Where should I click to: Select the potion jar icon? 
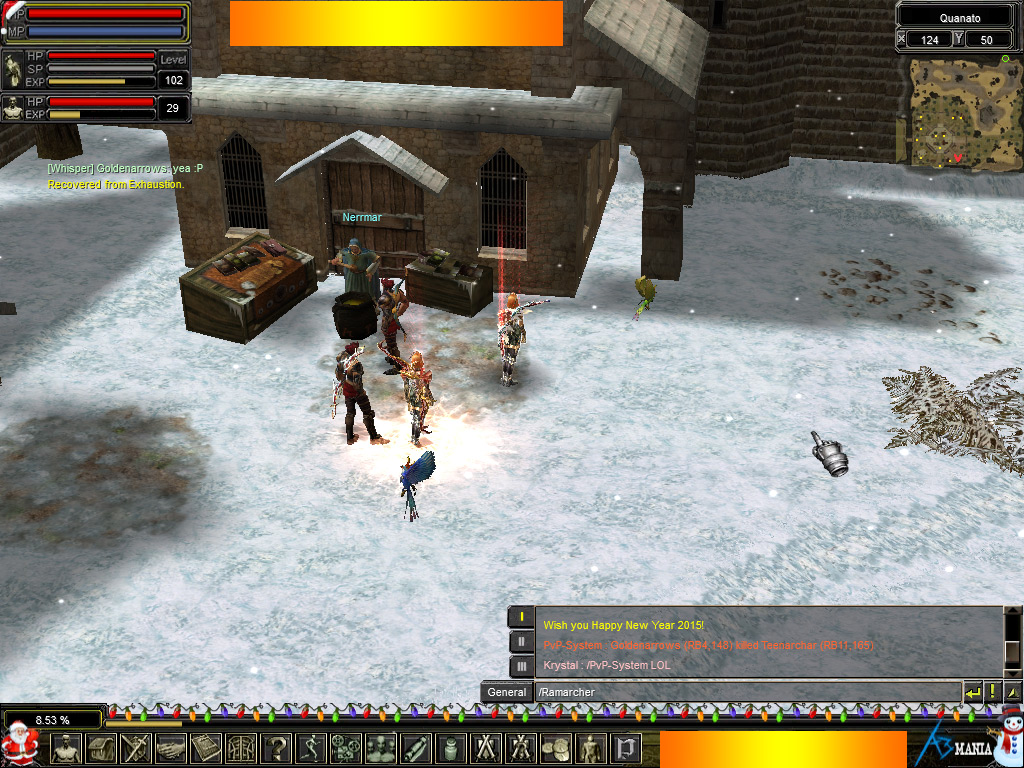[x=450, y=748]
